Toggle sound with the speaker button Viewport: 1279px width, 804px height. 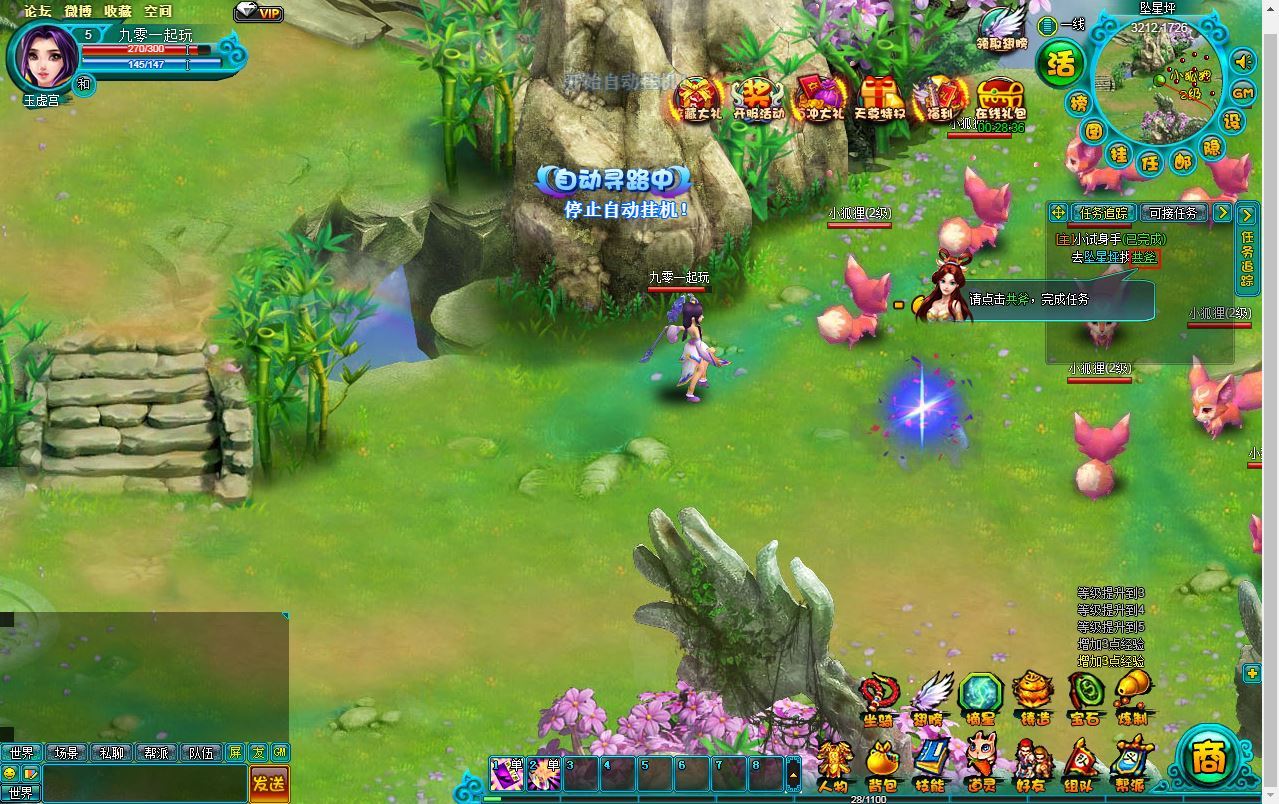pos(1243,62)
